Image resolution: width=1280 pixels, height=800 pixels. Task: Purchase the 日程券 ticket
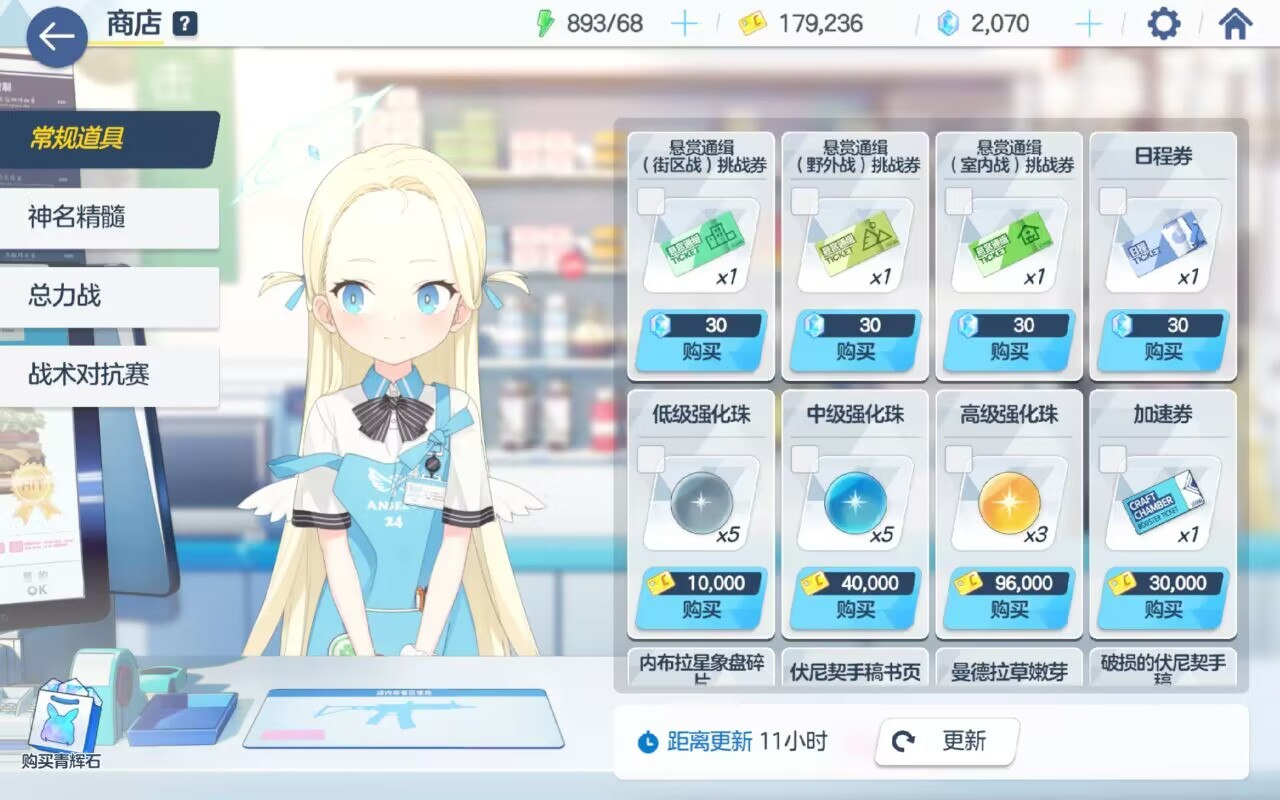(x=1163, y=340)
